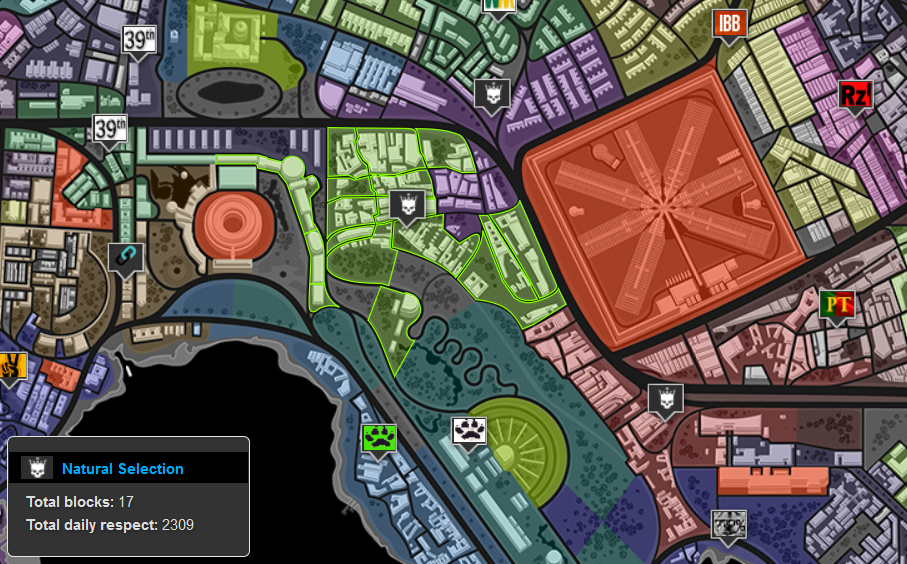Click the PT flag faction marker

836,304
